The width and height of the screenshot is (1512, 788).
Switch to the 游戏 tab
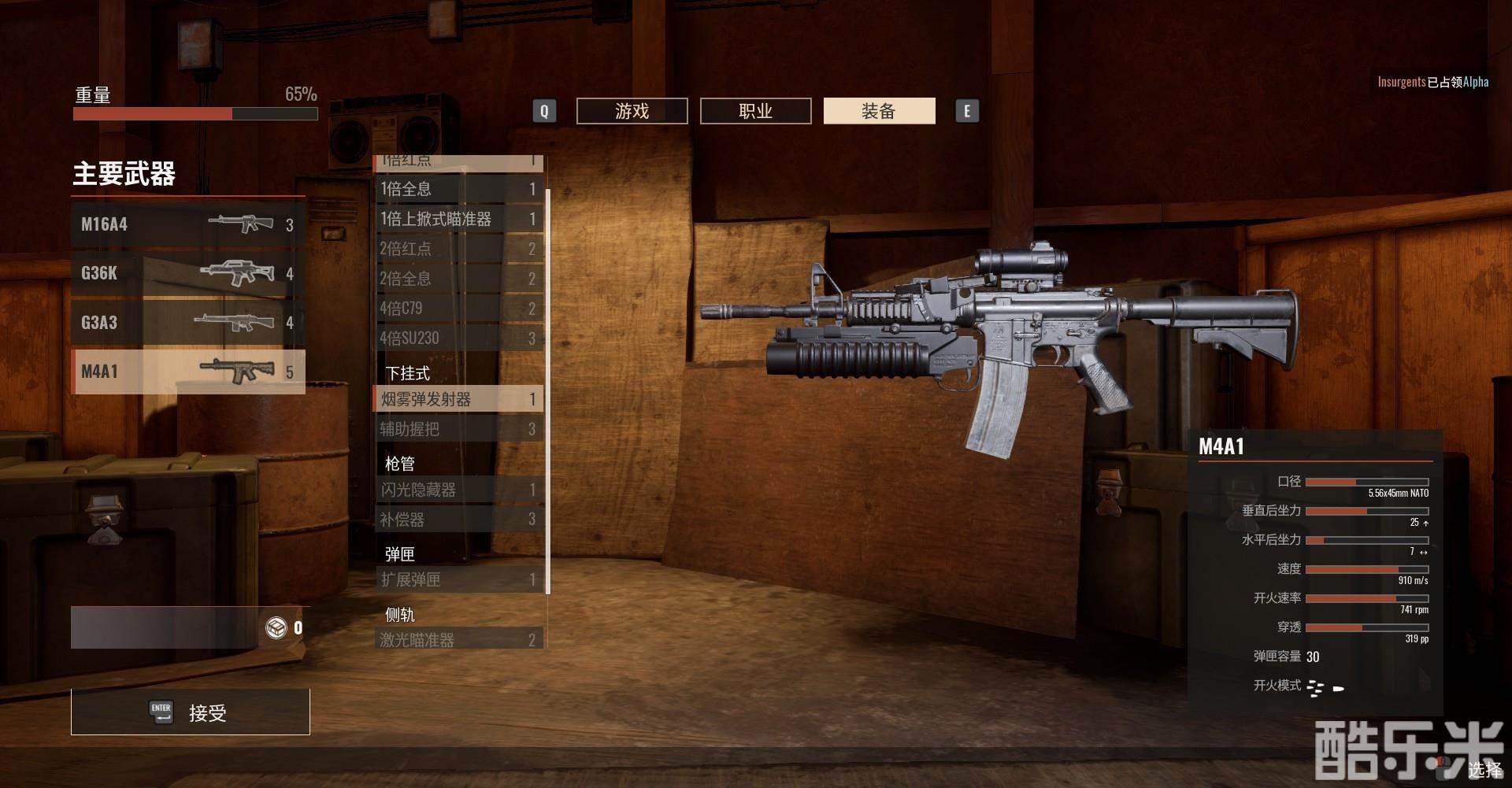pyautogui.click(x=632, y=111)
